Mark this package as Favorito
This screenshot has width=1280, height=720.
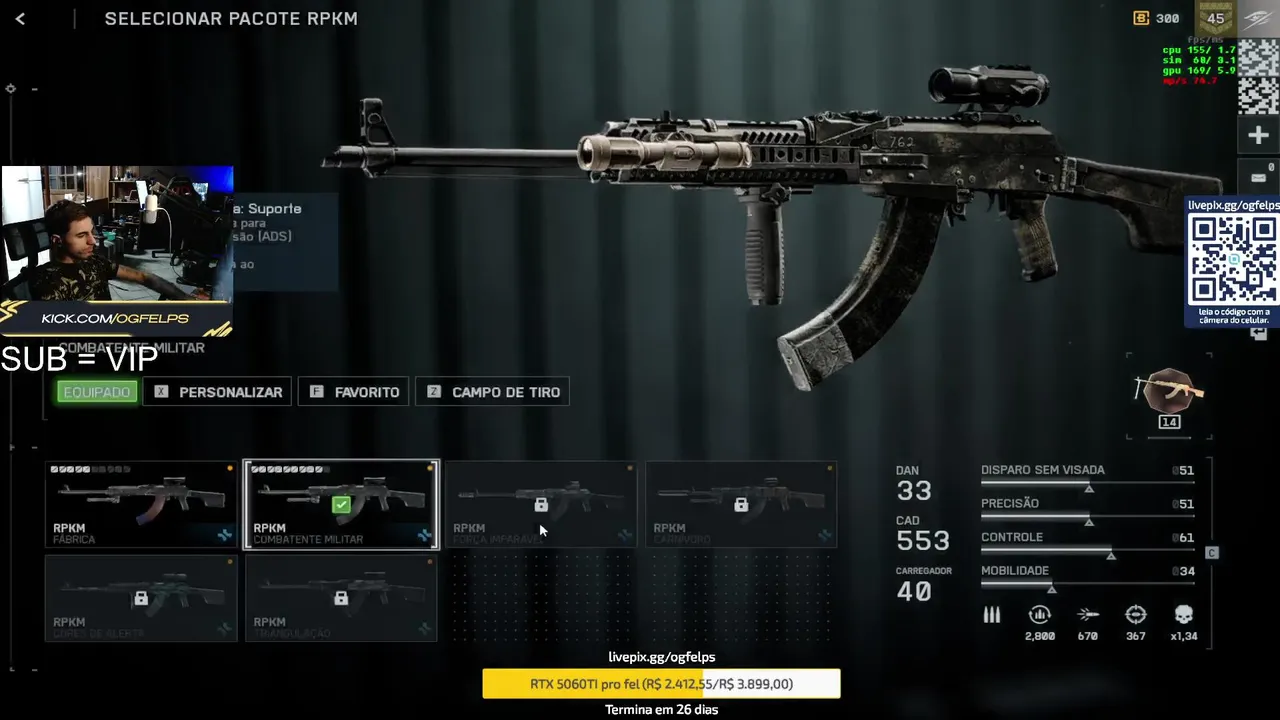(x=354, y=392)
